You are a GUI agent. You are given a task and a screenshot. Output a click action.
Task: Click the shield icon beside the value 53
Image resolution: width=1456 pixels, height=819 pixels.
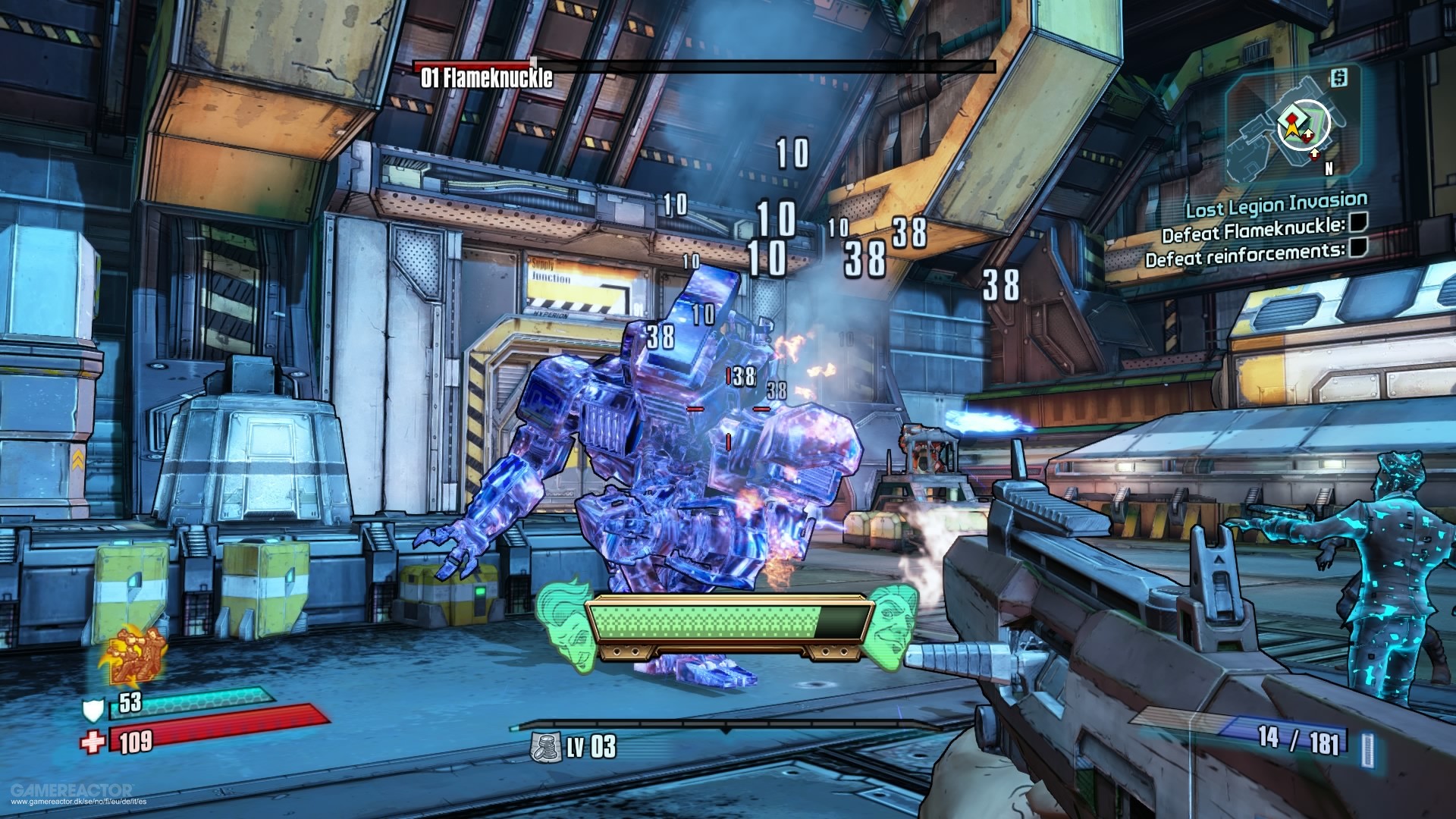[93, 711]
